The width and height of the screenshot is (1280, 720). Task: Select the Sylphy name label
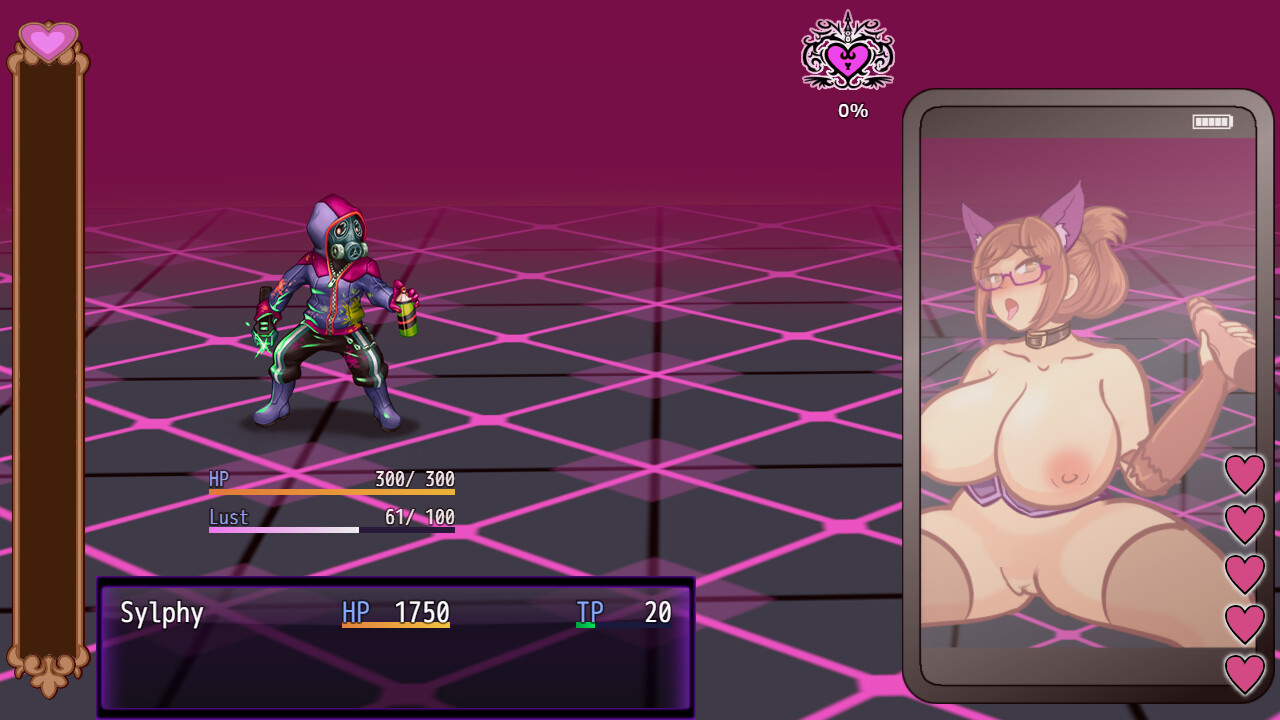point(162,613)
